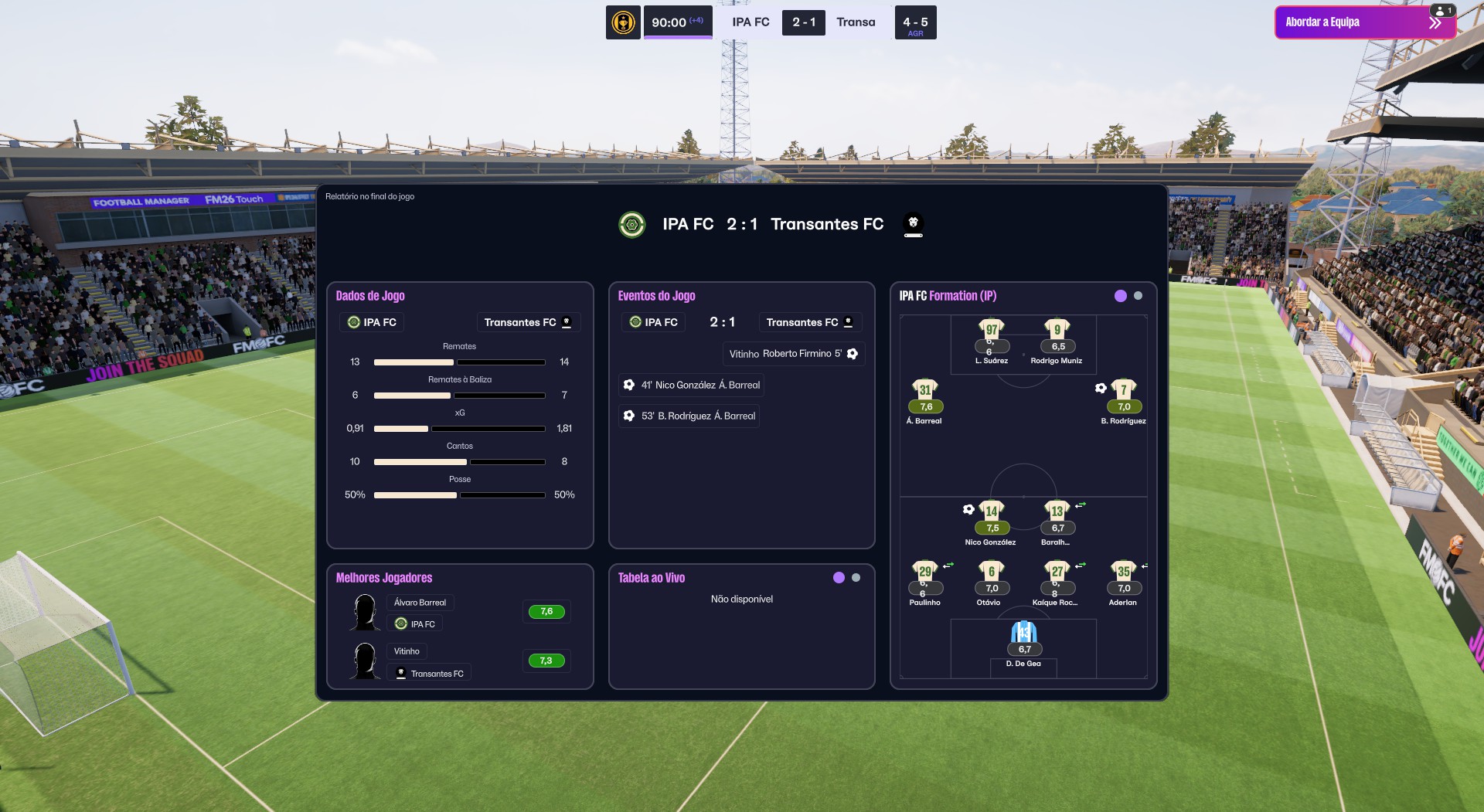Image resolution: width=1484 pixels, height=812 pixels.
Task: Select Vitinho in Melhores Jogadores
Action: (407, 651)
